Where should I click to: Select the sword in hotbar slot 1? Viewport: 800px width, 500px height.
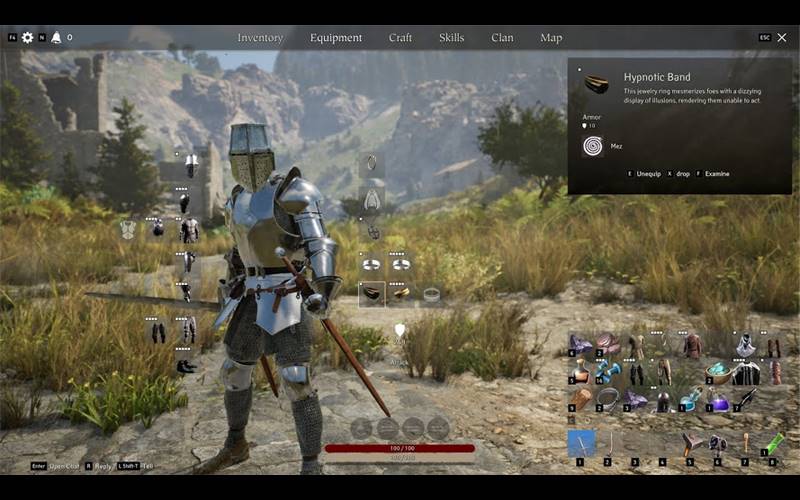(x=581, y=443)
